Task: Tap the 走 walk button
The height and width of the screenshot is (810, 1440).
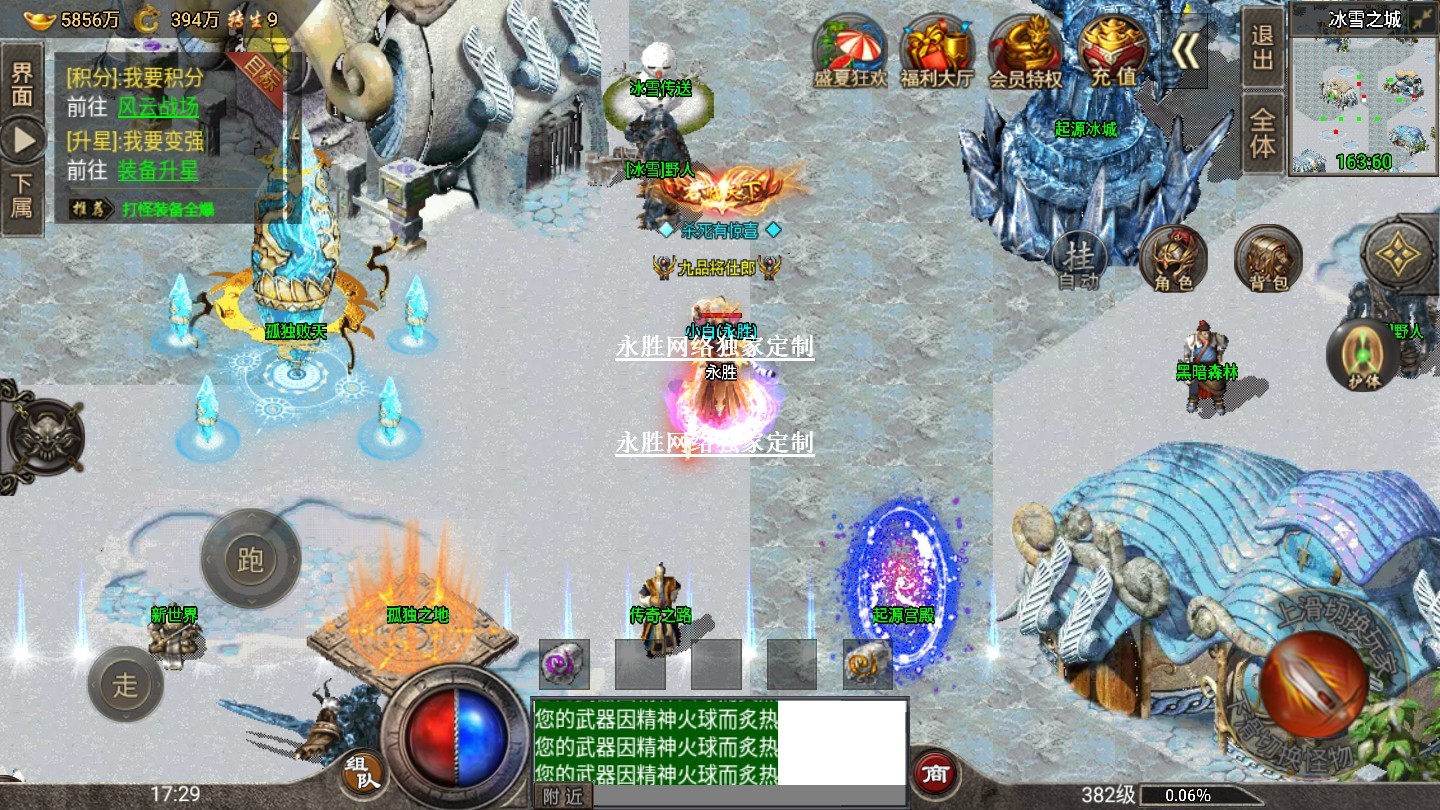Action: 125,685
